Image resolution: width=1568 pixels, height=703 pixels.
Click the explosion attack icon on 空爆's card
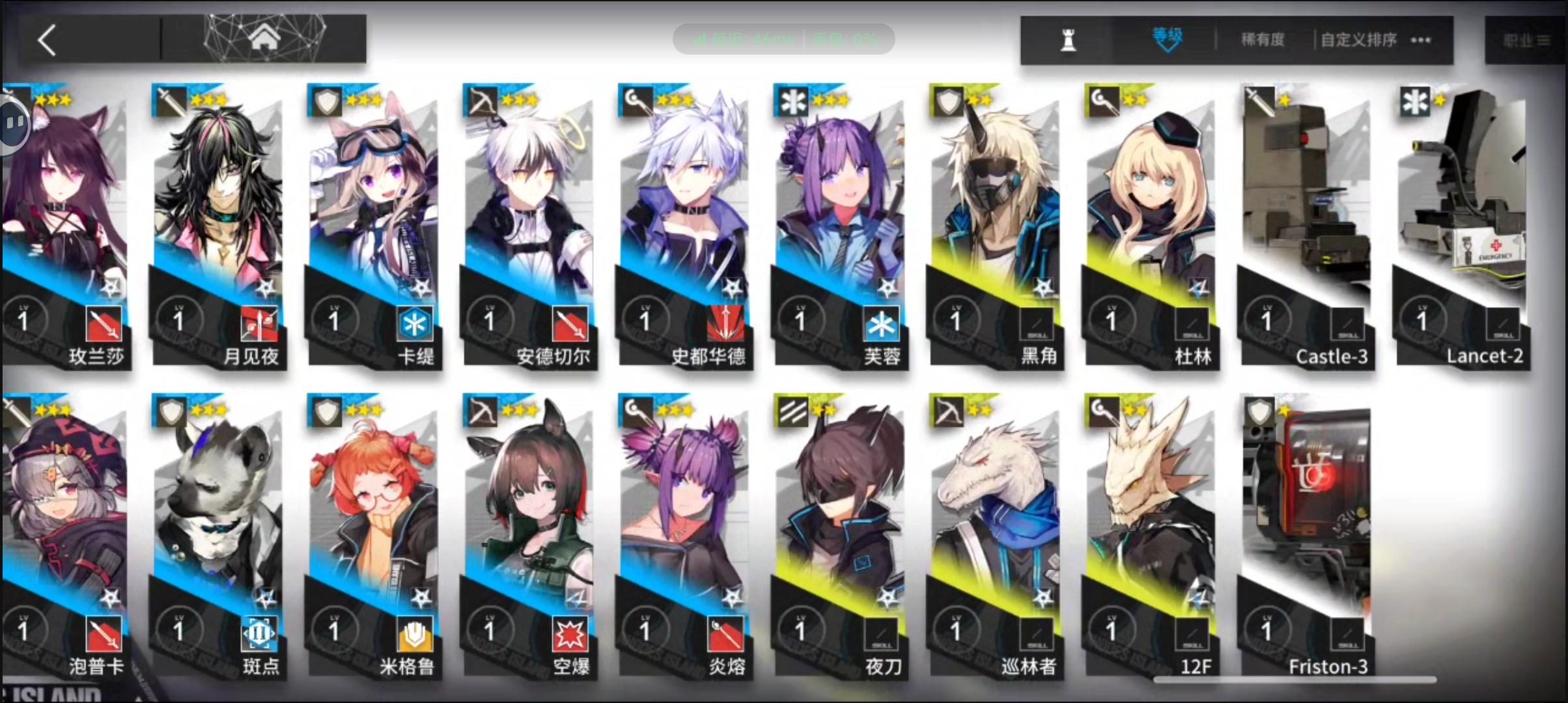(572, 635)
